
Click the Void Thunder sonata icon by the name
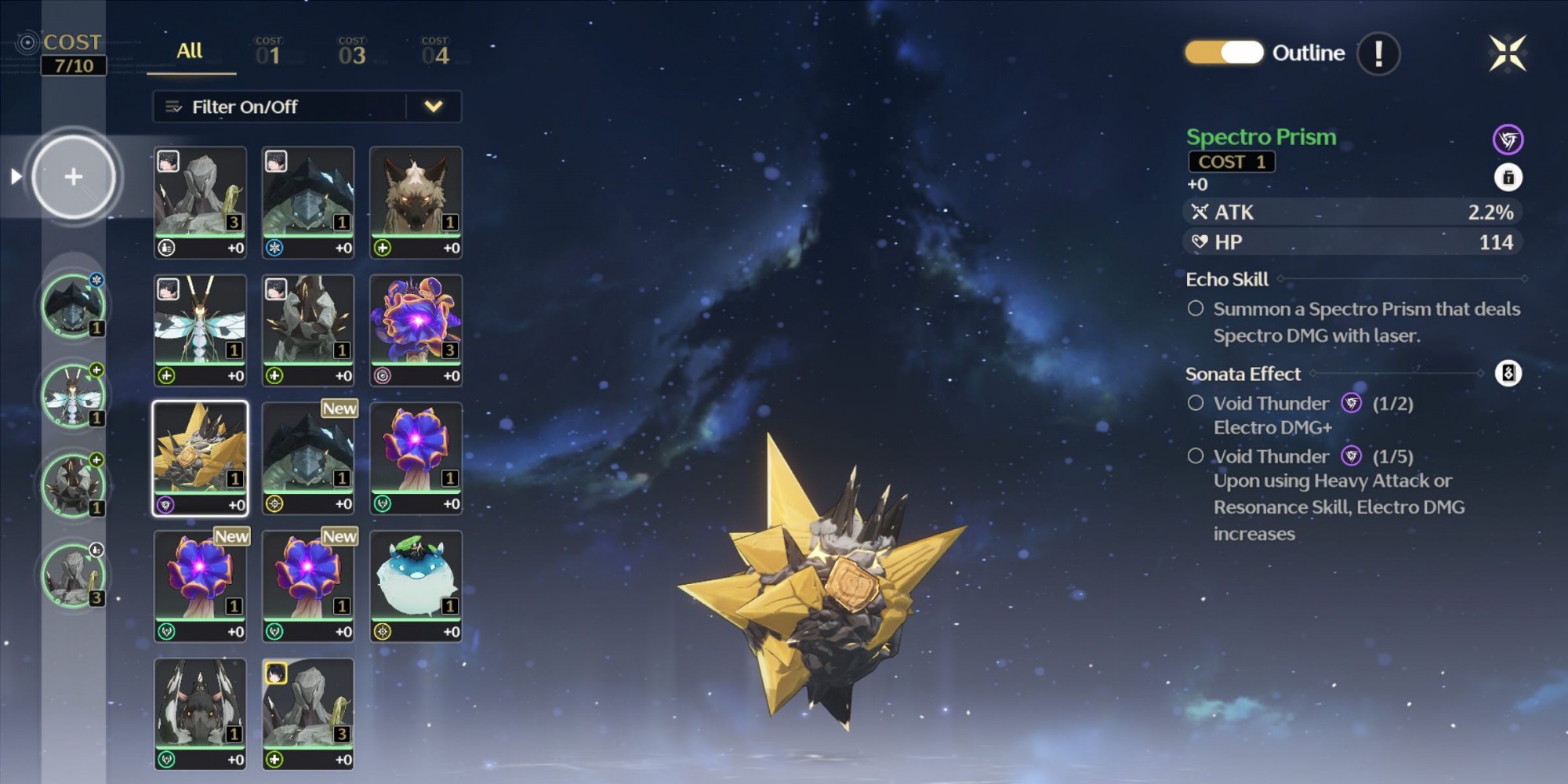(x=1508, y=140)
